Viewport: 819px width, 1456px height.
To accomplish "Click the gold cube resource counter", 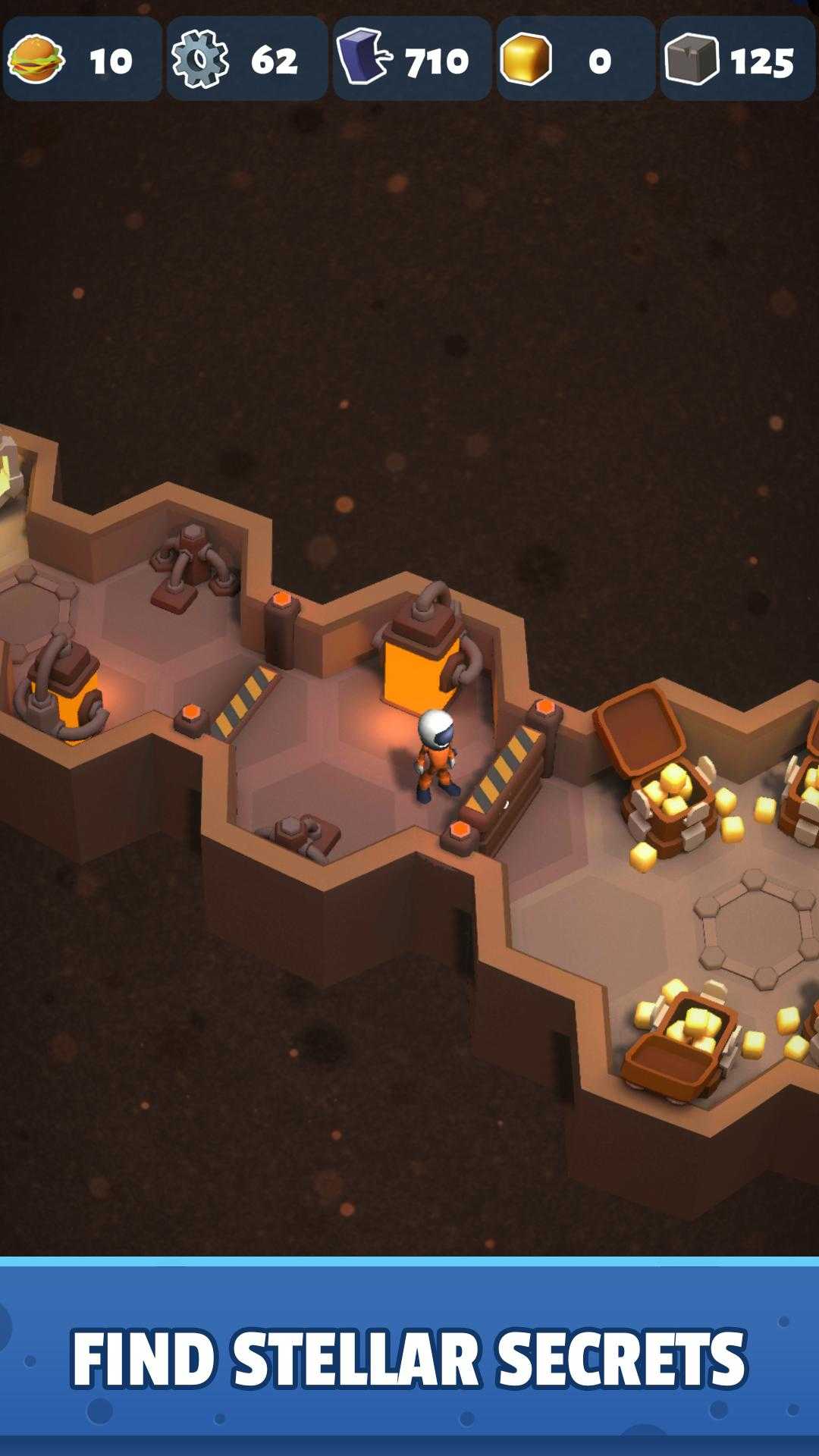I will click(576, 59).
